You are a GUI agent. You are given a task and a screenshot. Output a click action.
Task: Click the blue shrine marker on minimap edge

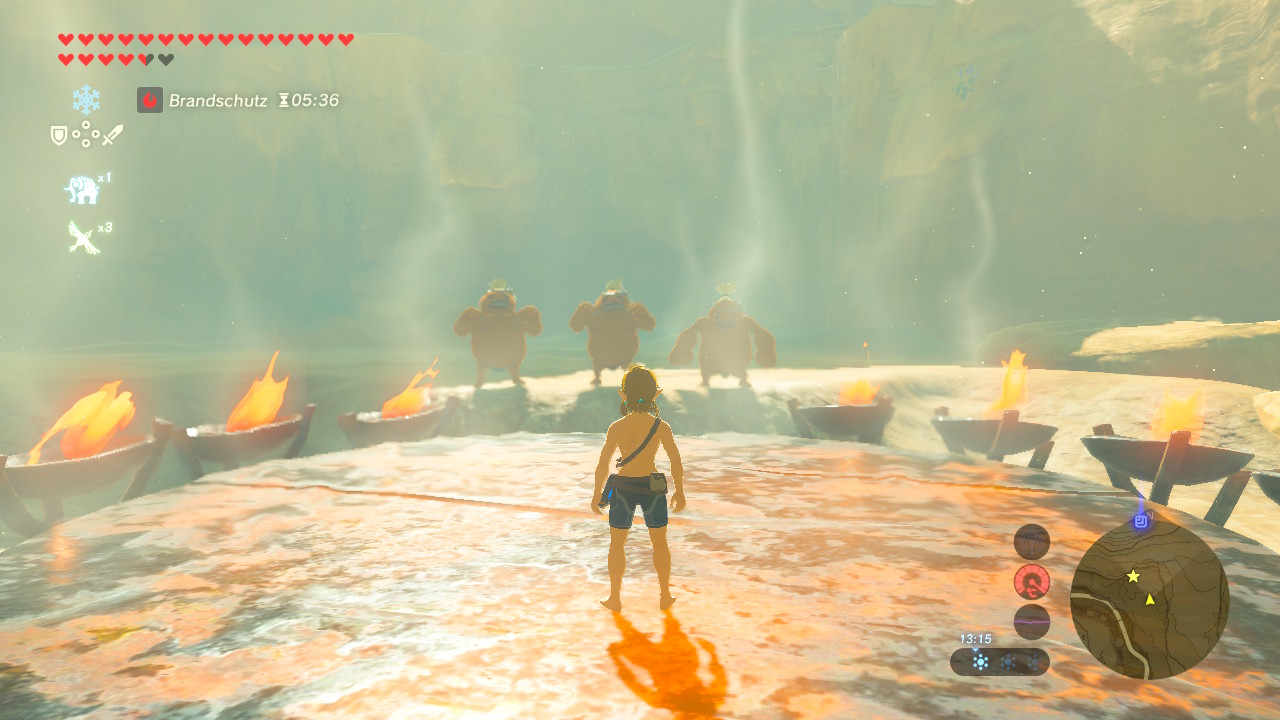1142,520
